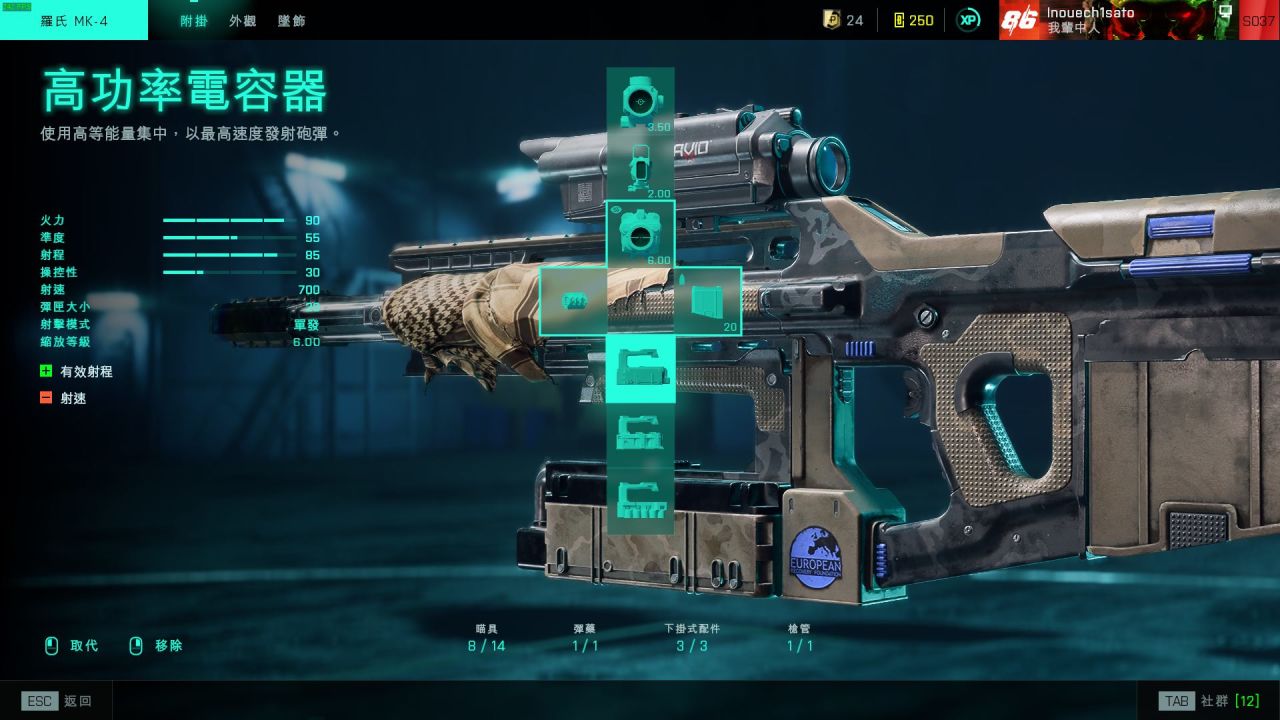1280x720 pixels.
Task: Select the 6.00x scope slot
Action: [640, 234]
